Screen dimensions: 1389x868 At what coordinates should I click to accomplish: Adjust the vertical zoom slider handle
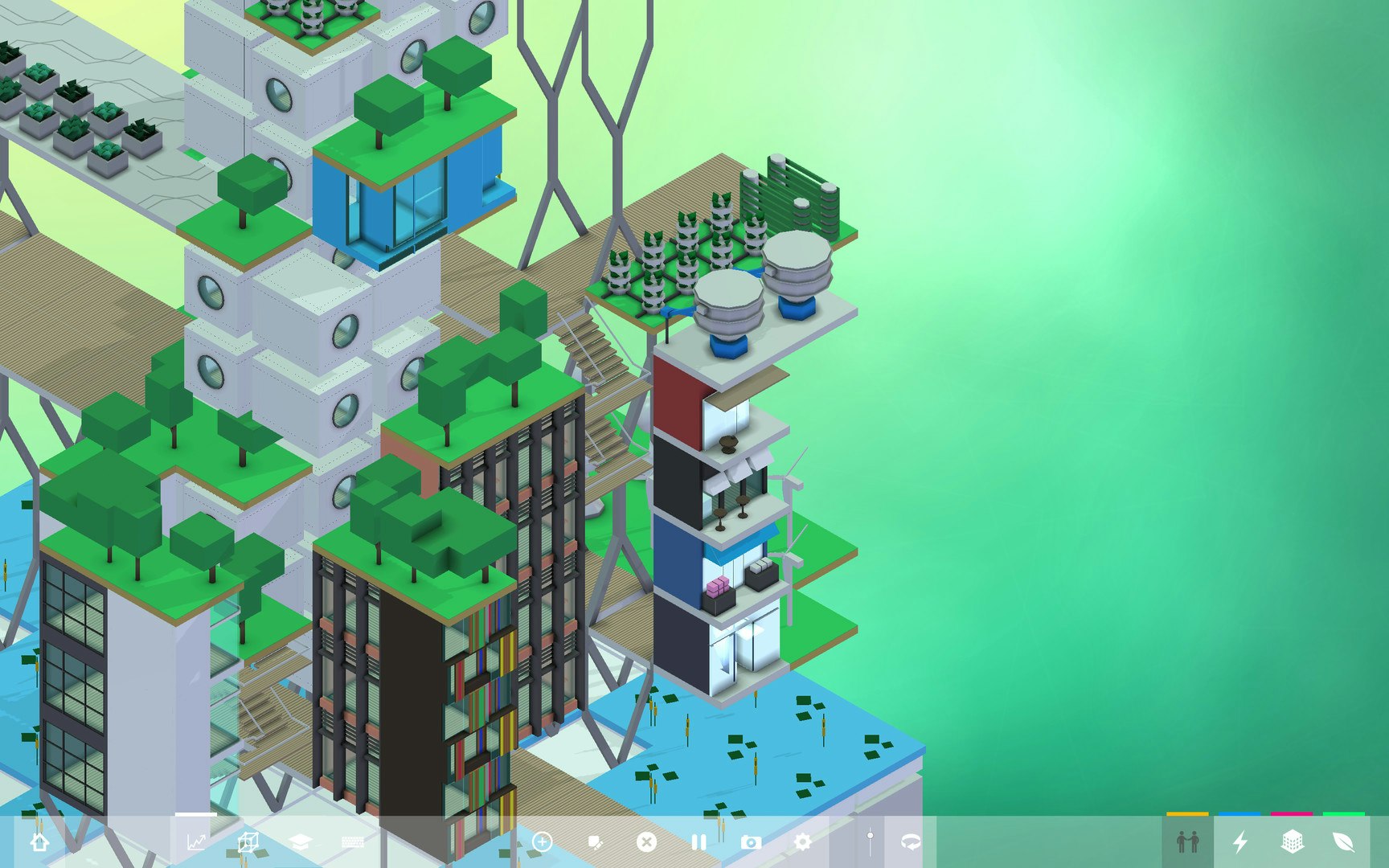871,836
